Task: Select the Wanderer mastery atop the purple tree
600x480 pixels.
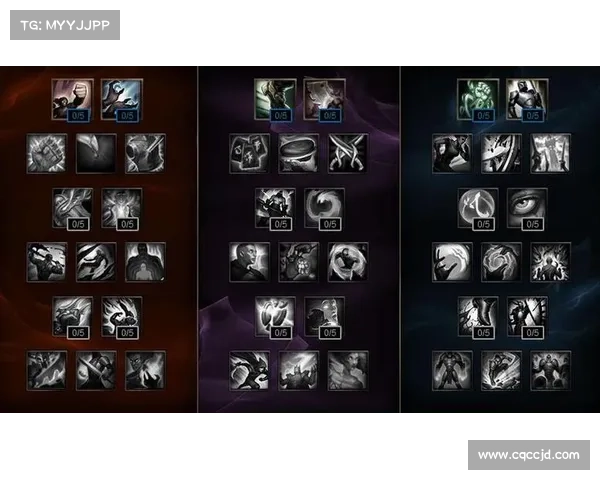Action: pos(274,99)
